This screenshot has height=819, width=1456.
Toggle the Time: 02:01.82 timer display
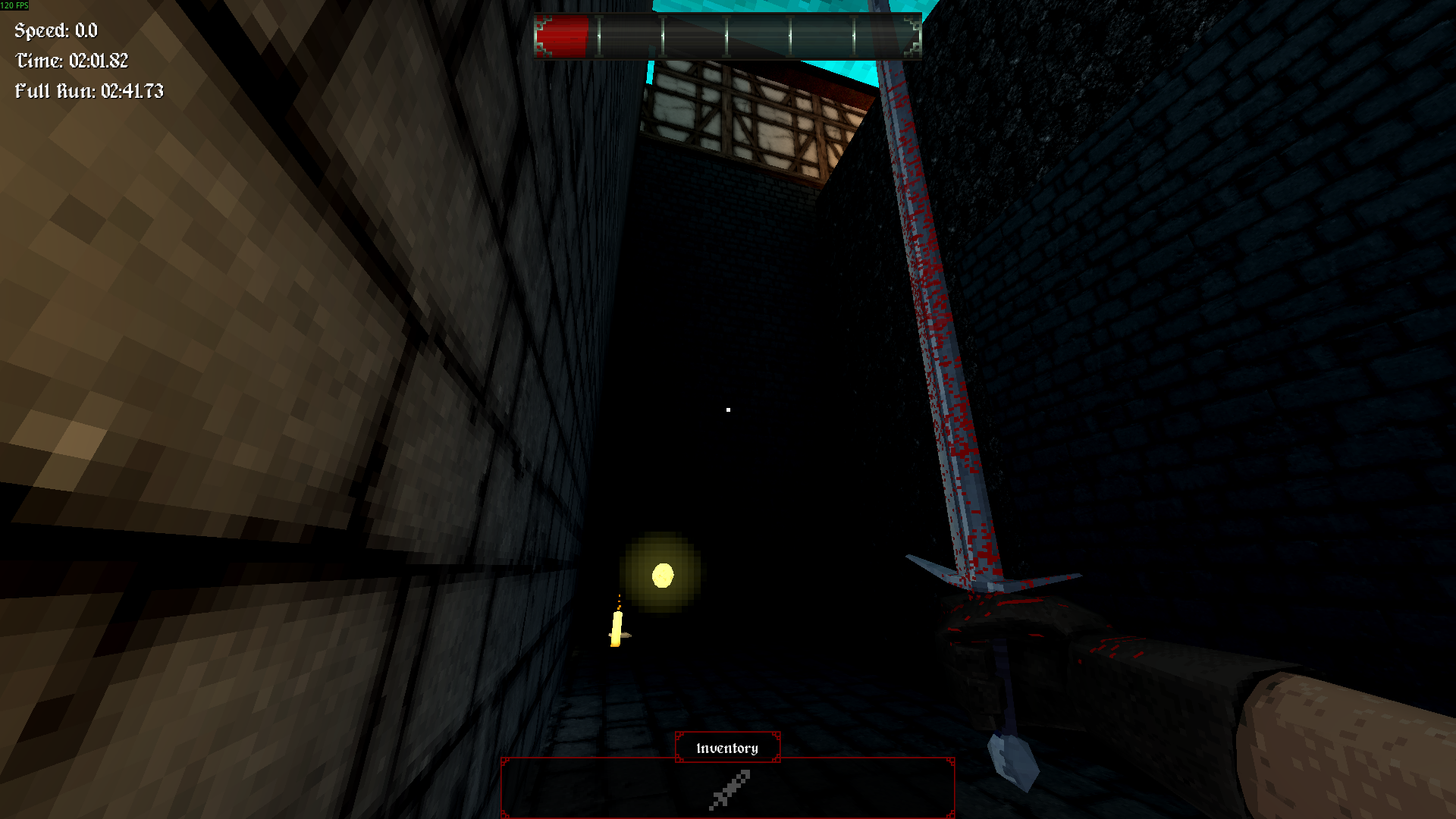tap(70, 61)
